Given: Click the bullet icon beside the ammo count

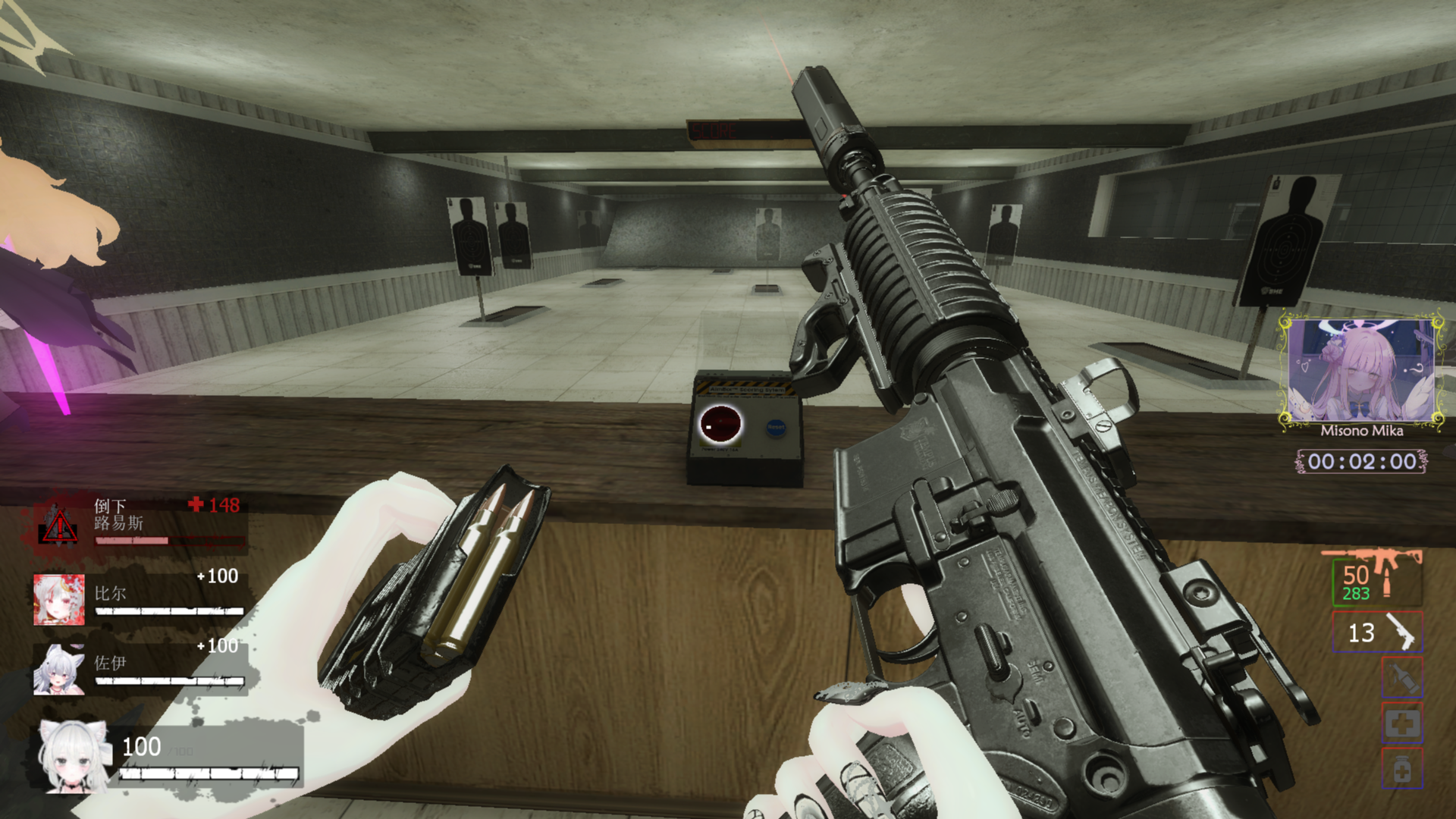Looking at the screenshot, I should [x=1386, y=582].
